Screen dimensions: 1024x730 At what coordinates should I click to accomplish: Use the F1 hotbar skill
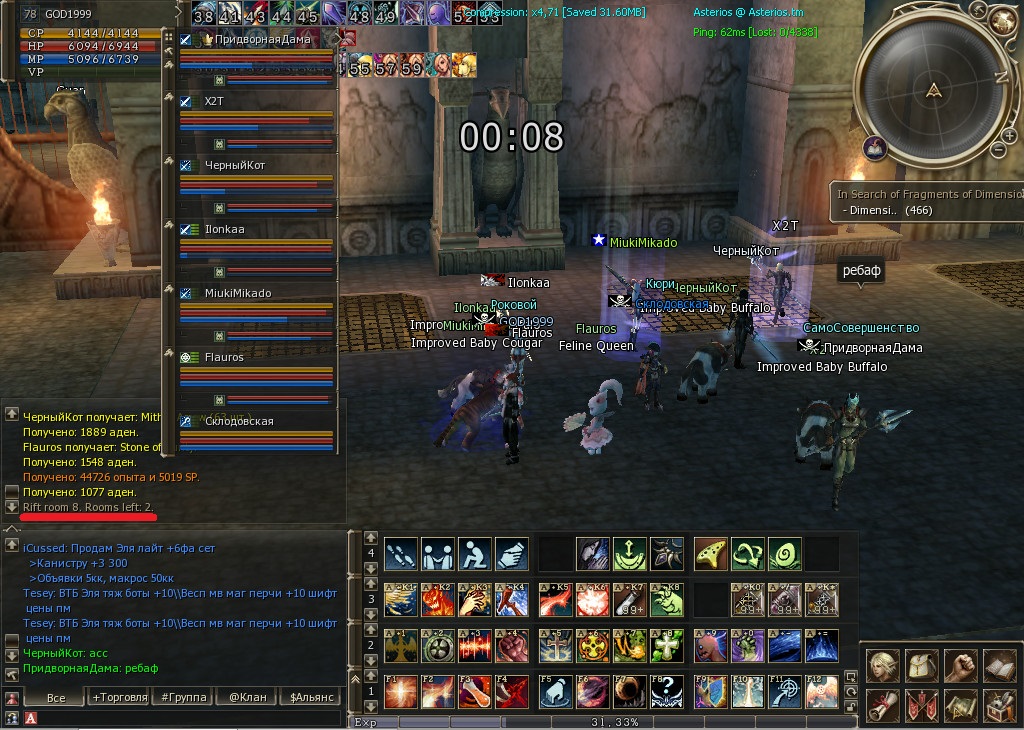399,691
